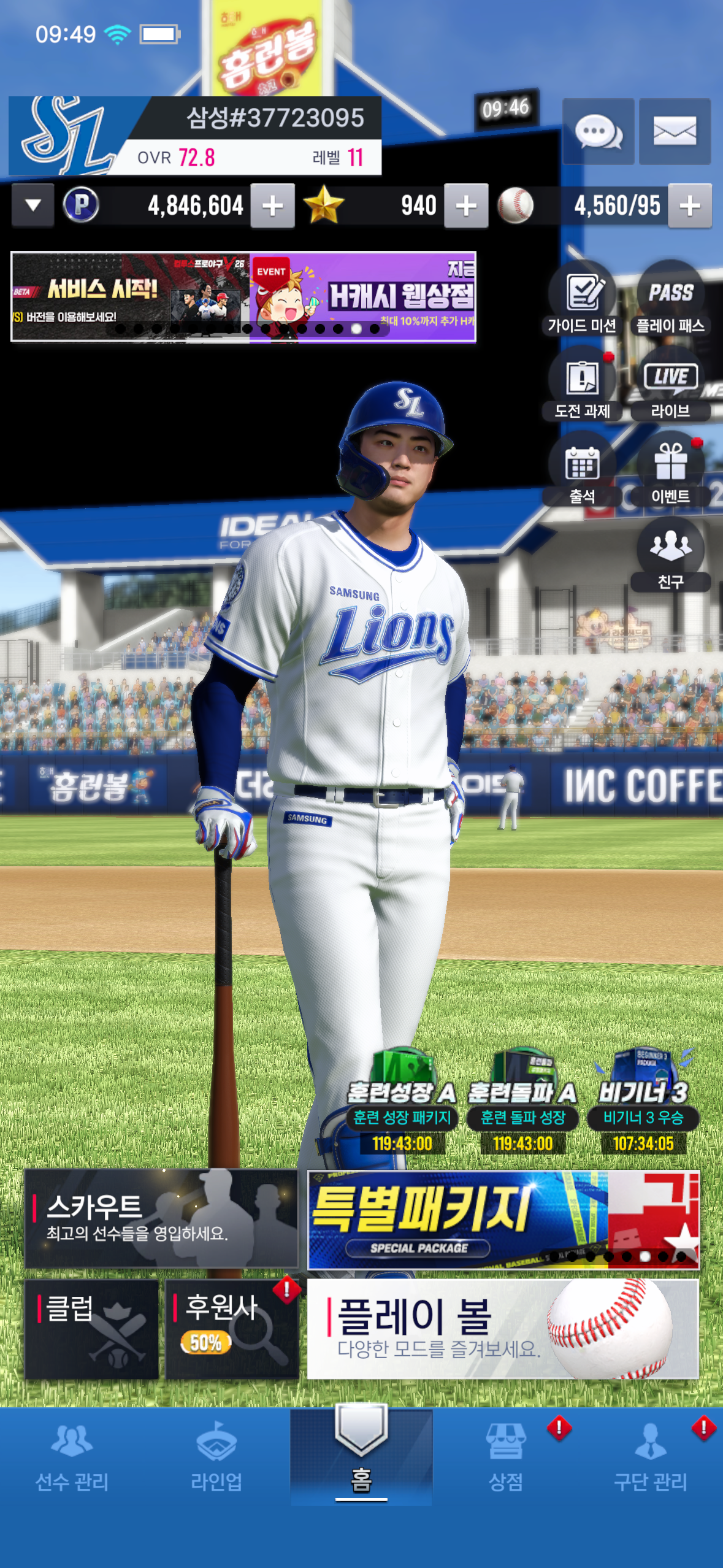This screenshot has width=723, height=1568.
Task: Add more gold stars with plus button
Action: [x=466, y=206]
